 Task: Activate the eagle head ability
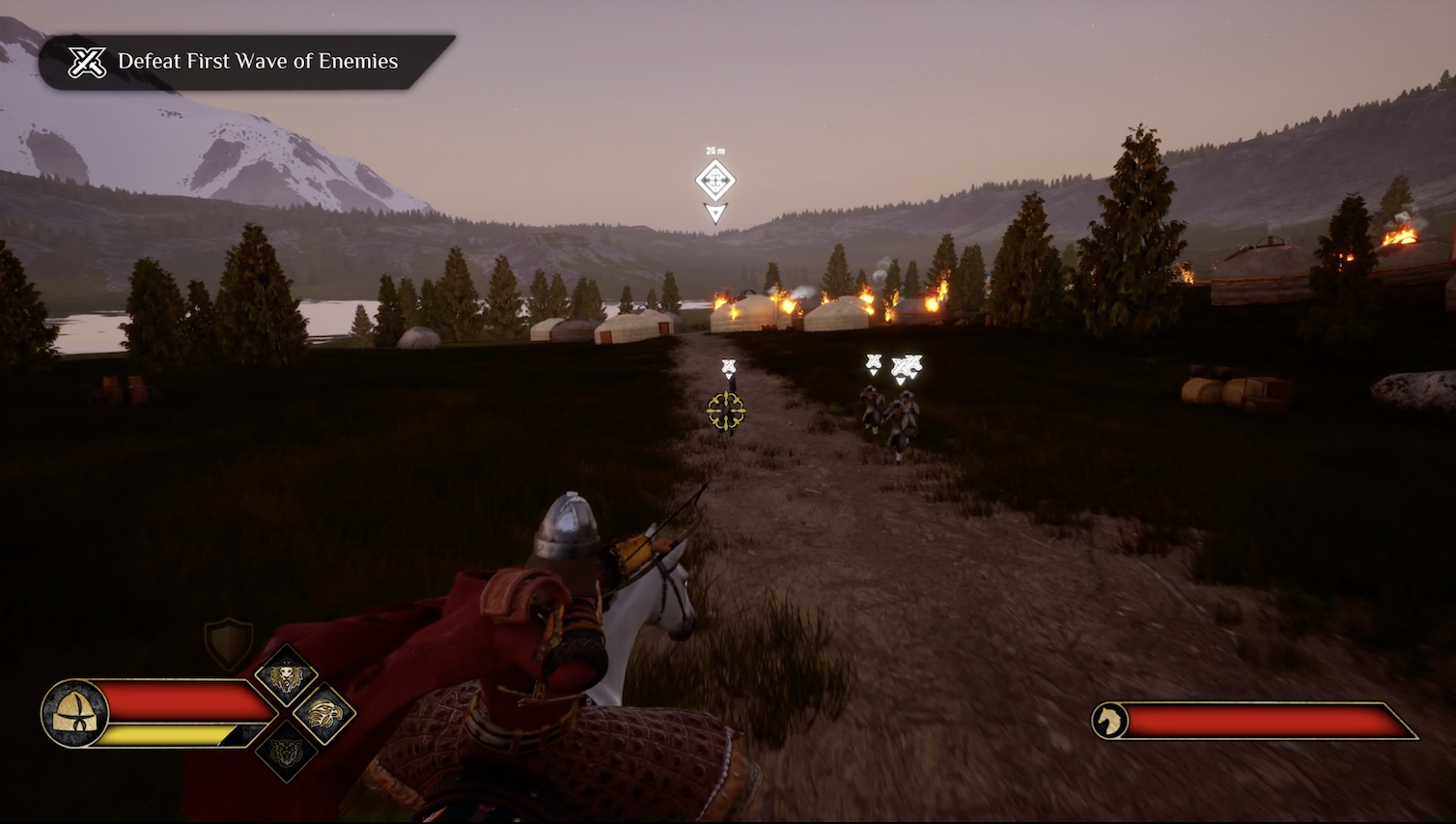(324, 714)
